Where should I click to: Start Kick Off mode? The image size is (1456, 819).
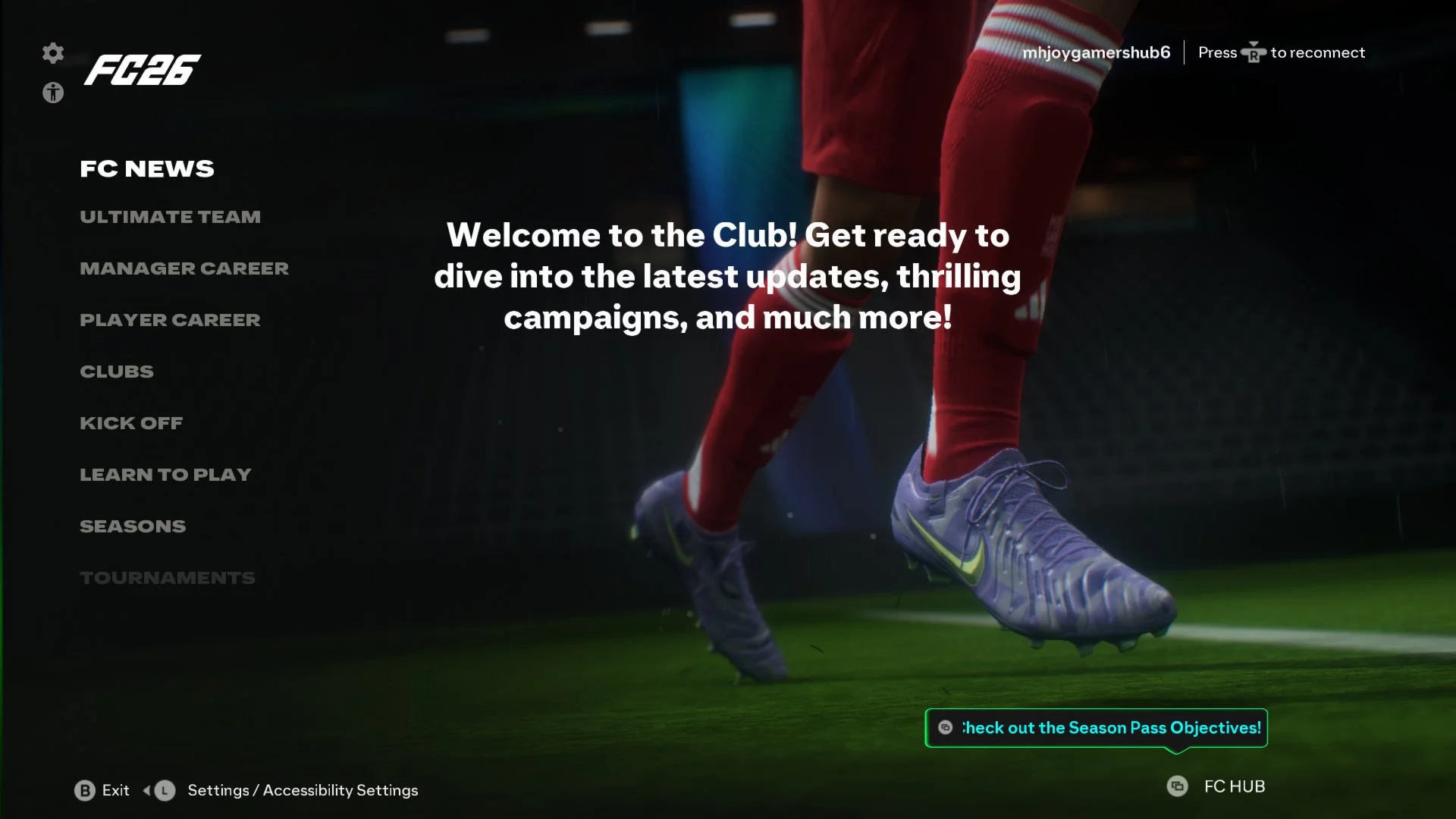[131, 422]
